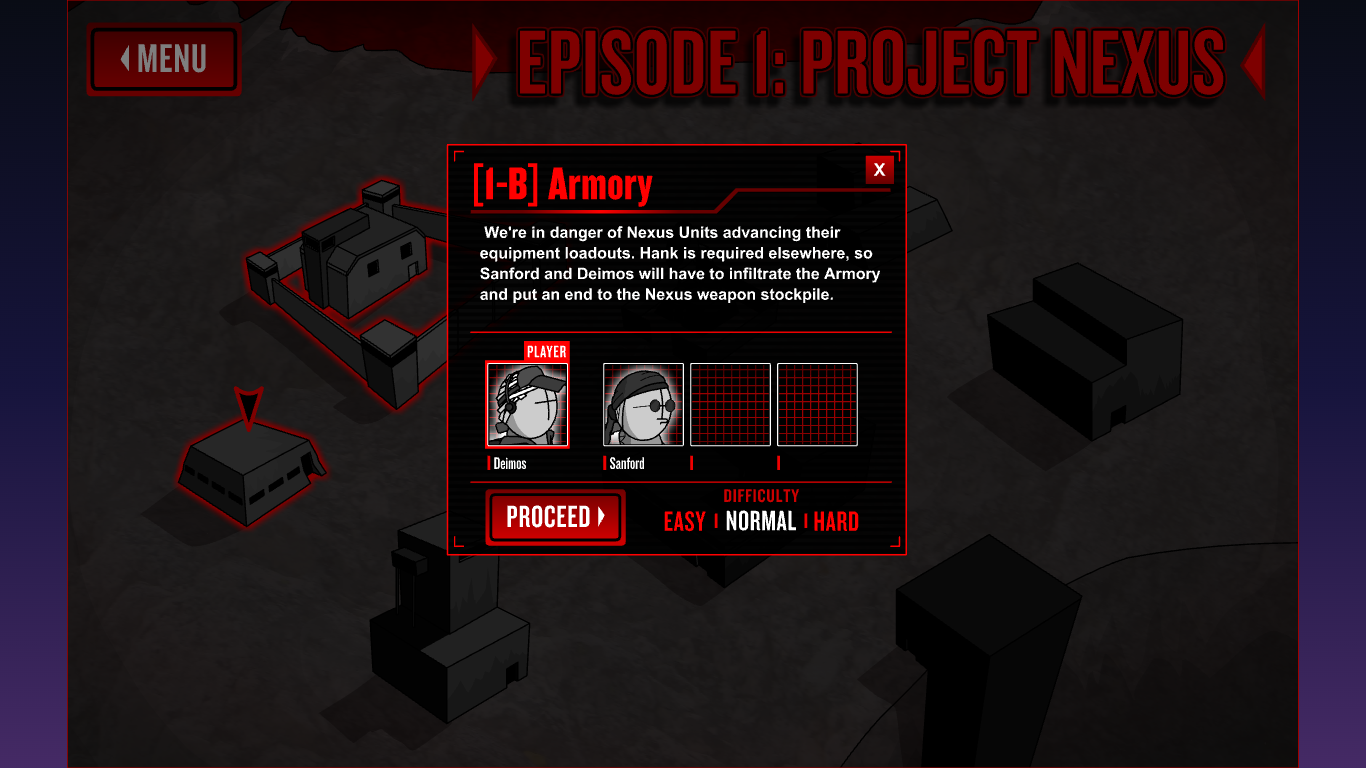Click the red mission marker on the map
Image resolution: width=1366 pixels, height=768 pixels.
point(251,400)
